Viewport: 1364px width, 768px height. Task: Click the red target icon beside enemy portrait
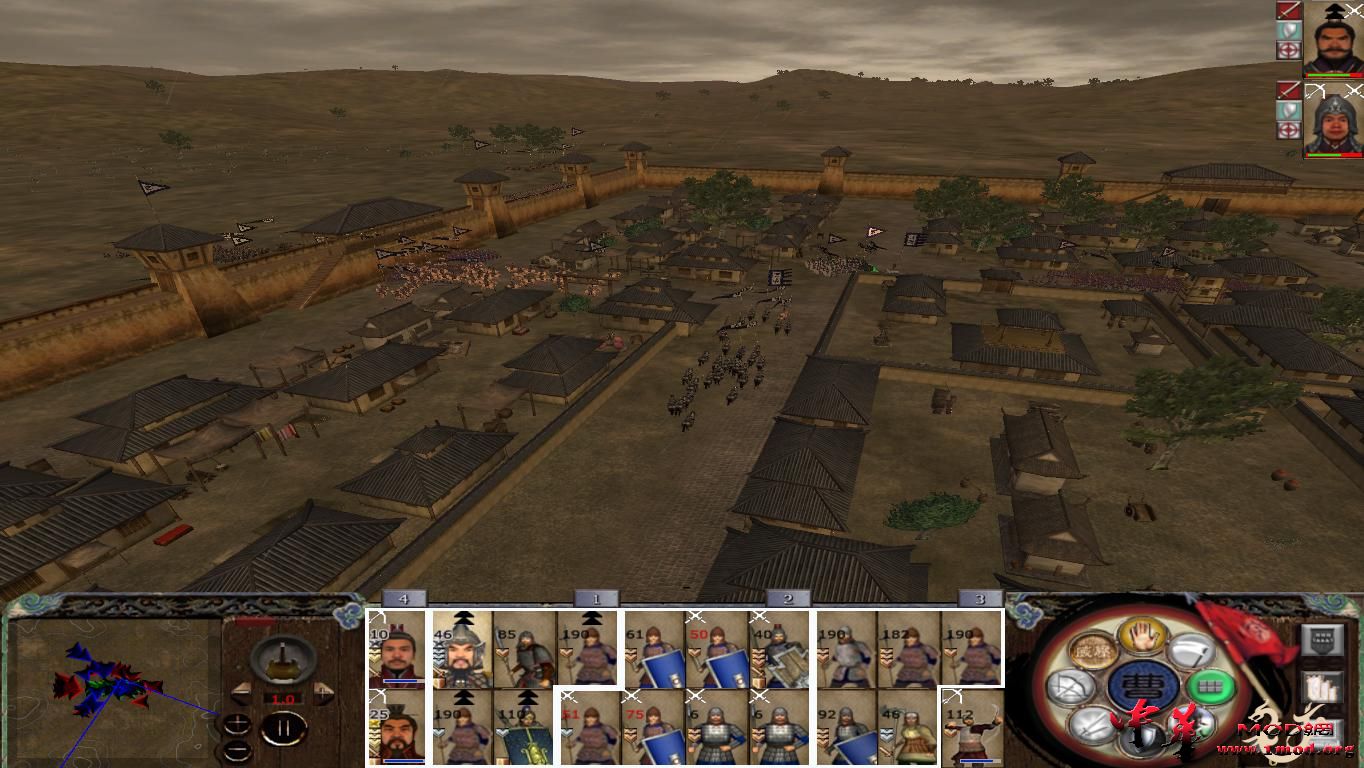(1288, 49)
